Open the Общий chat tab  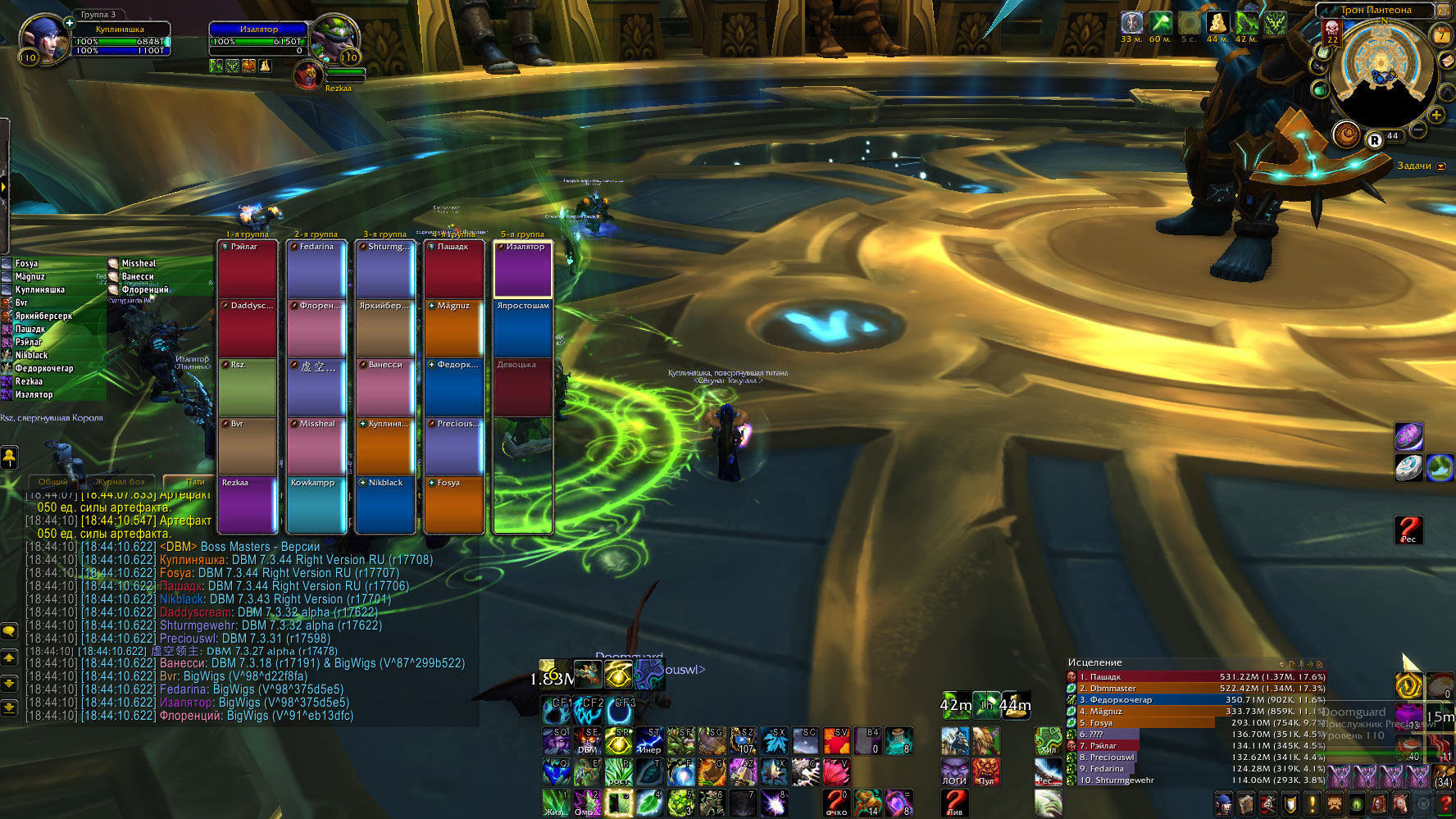click(x=53, y=482)
